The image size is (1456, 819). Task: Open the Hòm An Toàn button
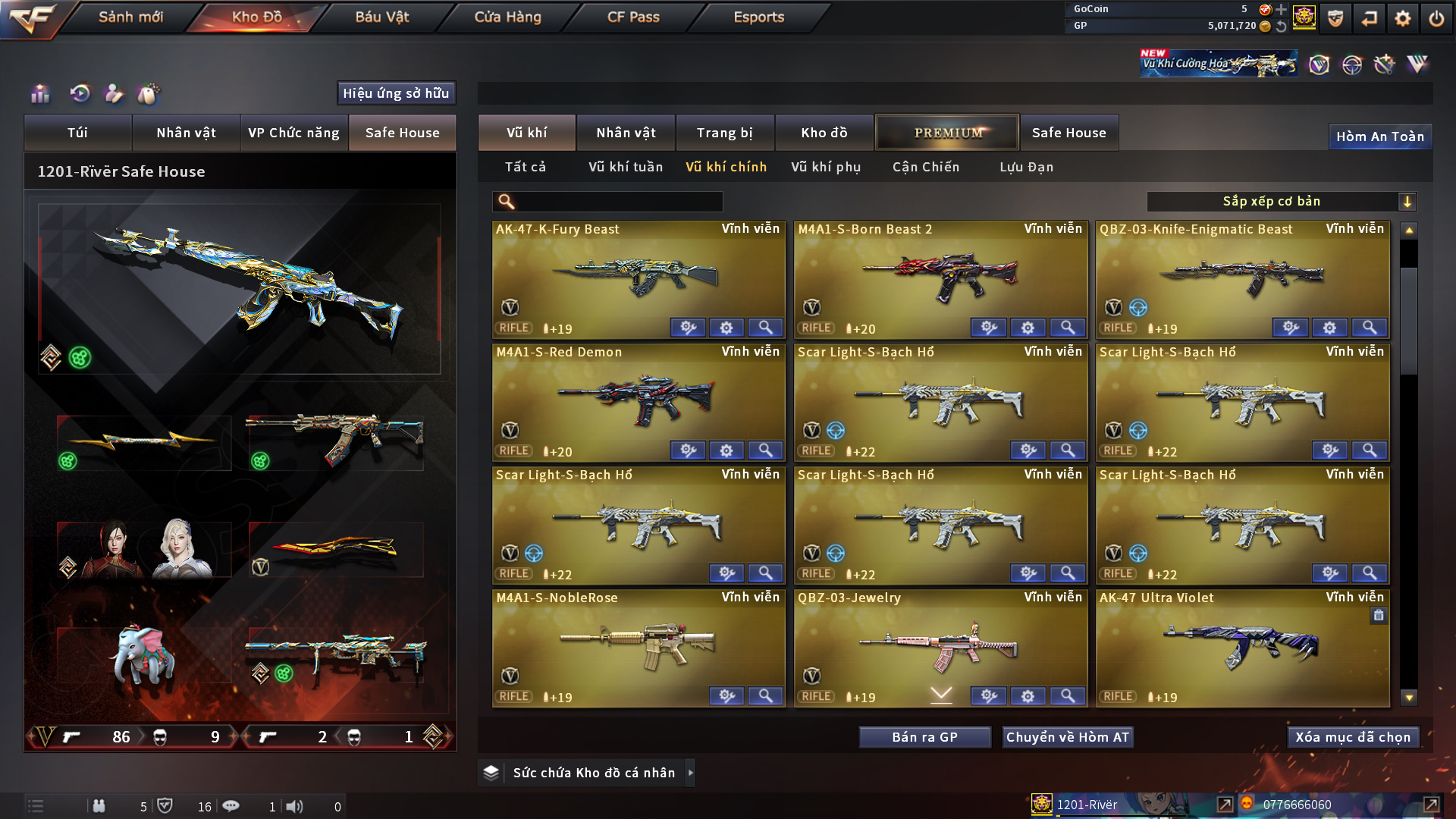[x=1379, y=136]
